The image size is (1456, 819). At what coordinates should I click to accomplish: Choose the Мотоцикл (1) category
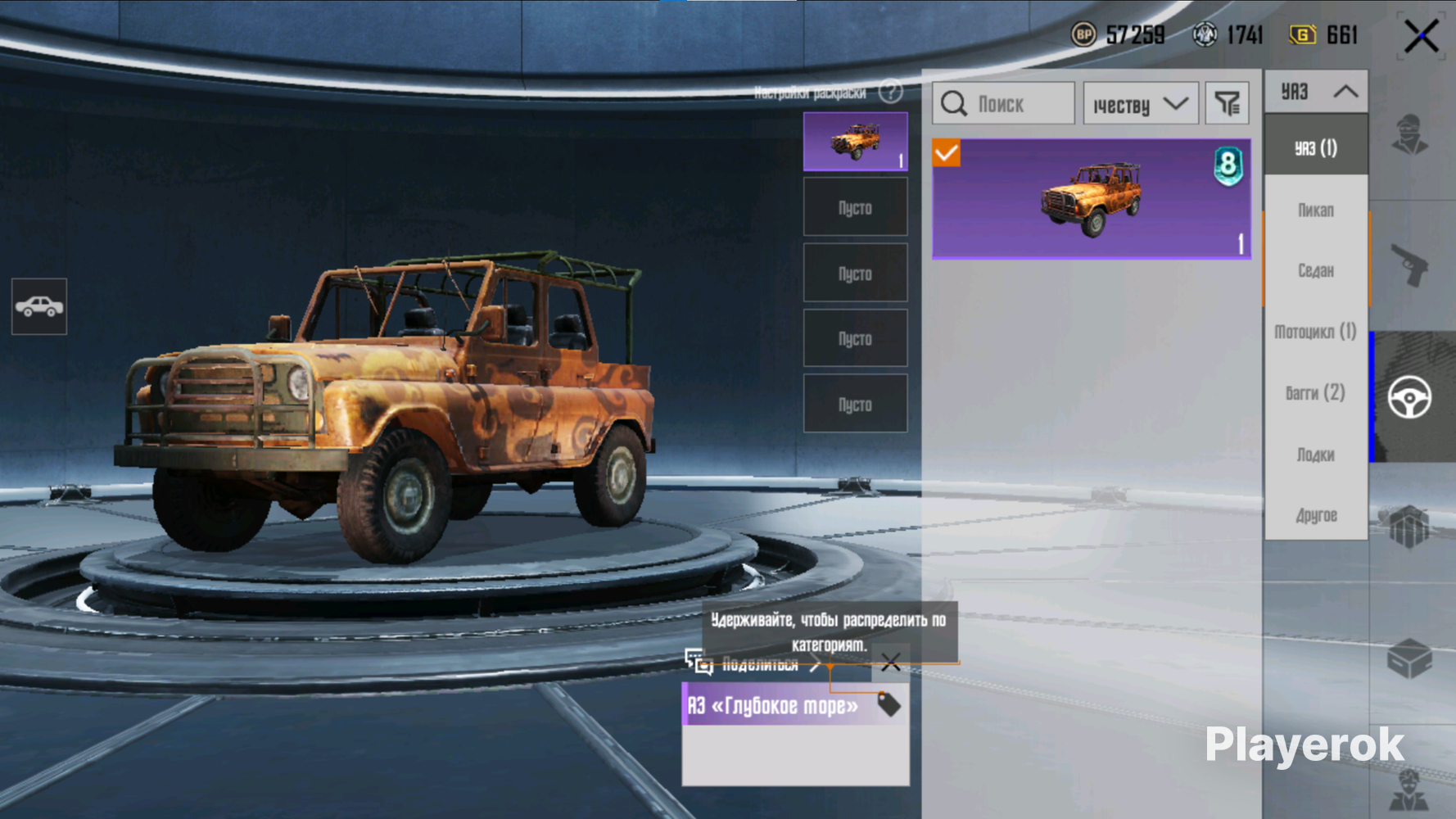click(1316, 332)
